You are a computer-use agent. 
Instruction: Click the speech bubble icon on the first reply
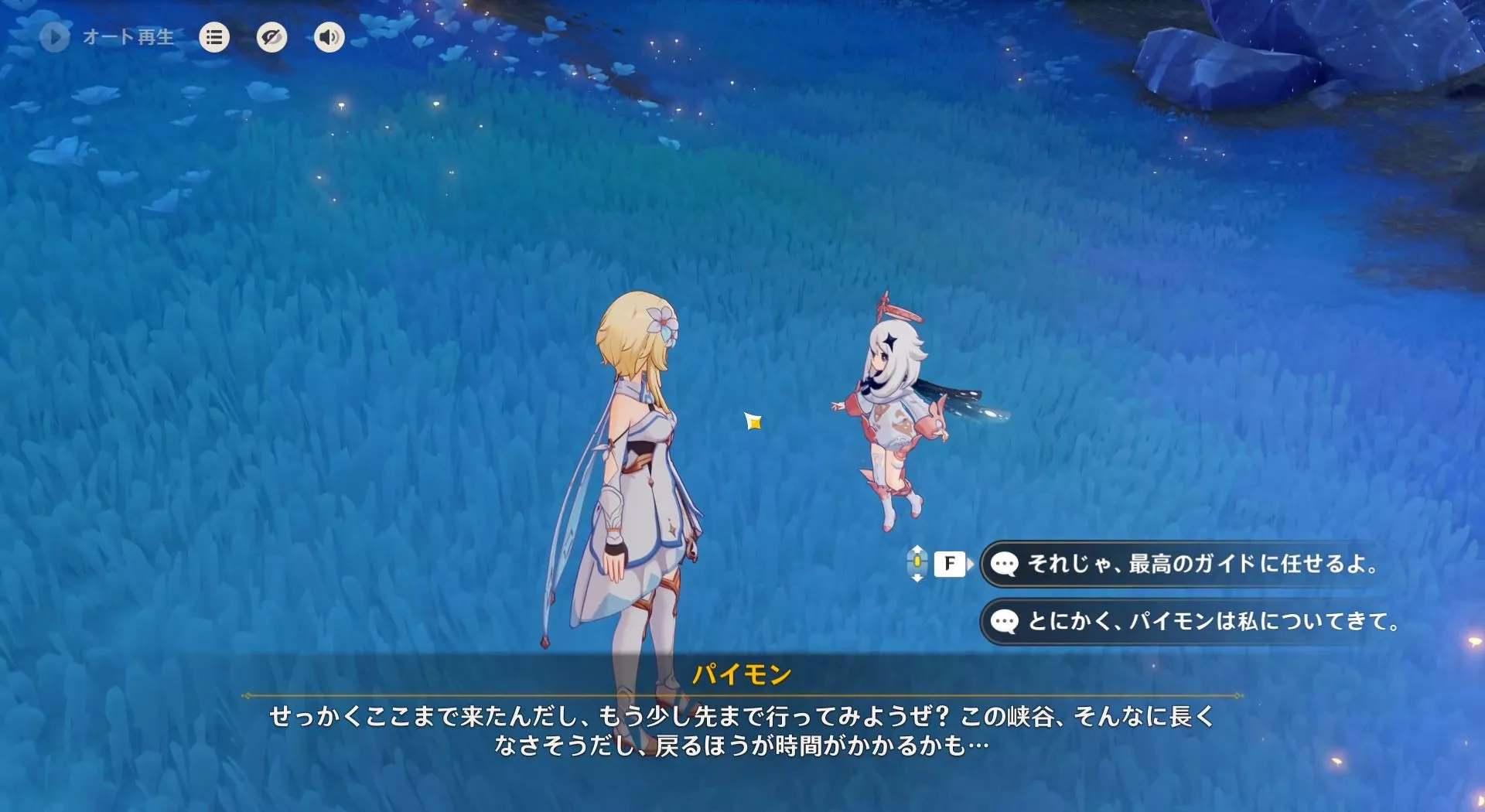(1005, 565)
